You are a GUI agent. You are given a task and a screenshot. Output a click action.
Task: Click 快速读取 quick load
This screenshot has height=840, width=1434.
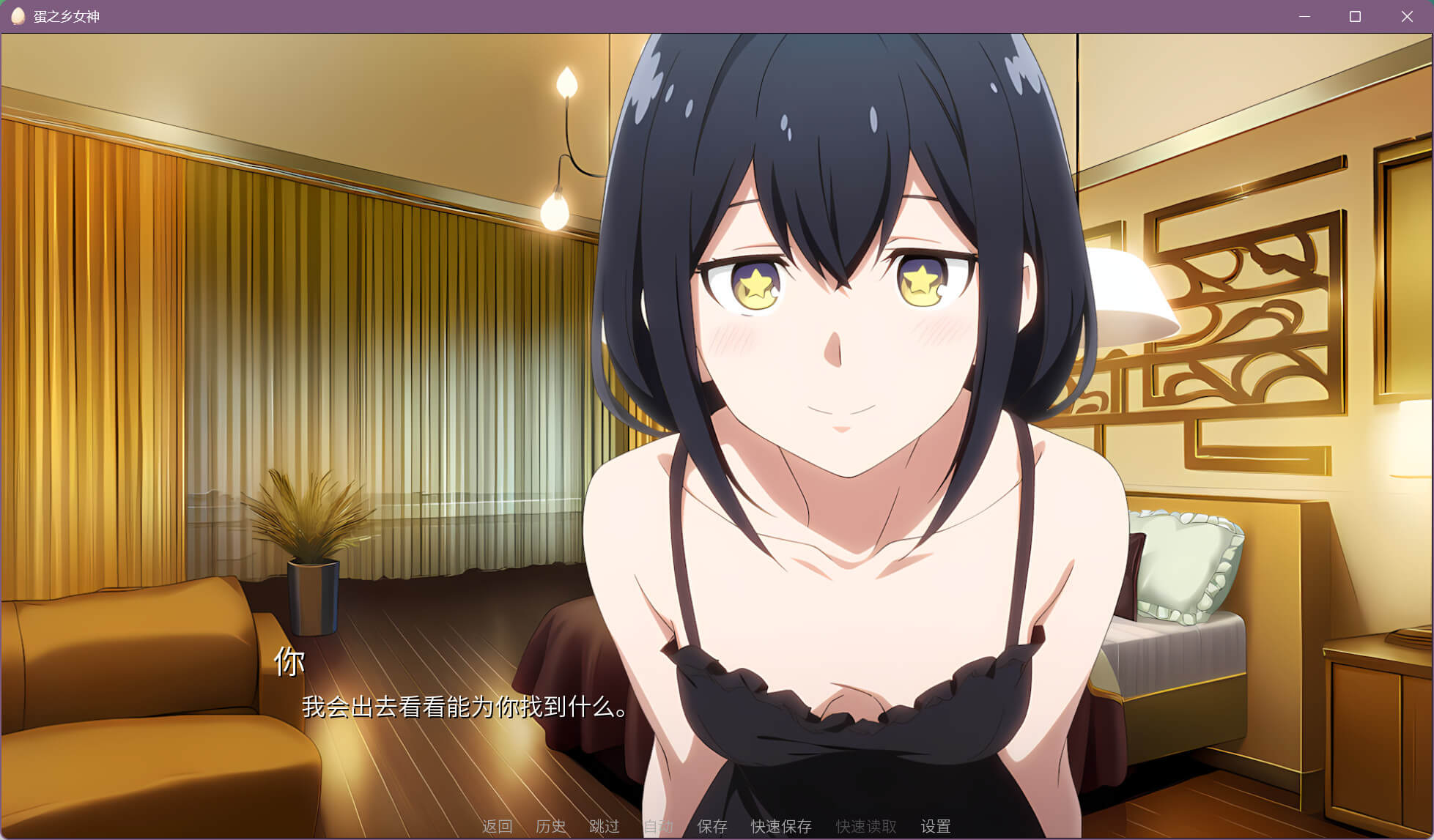866,826
